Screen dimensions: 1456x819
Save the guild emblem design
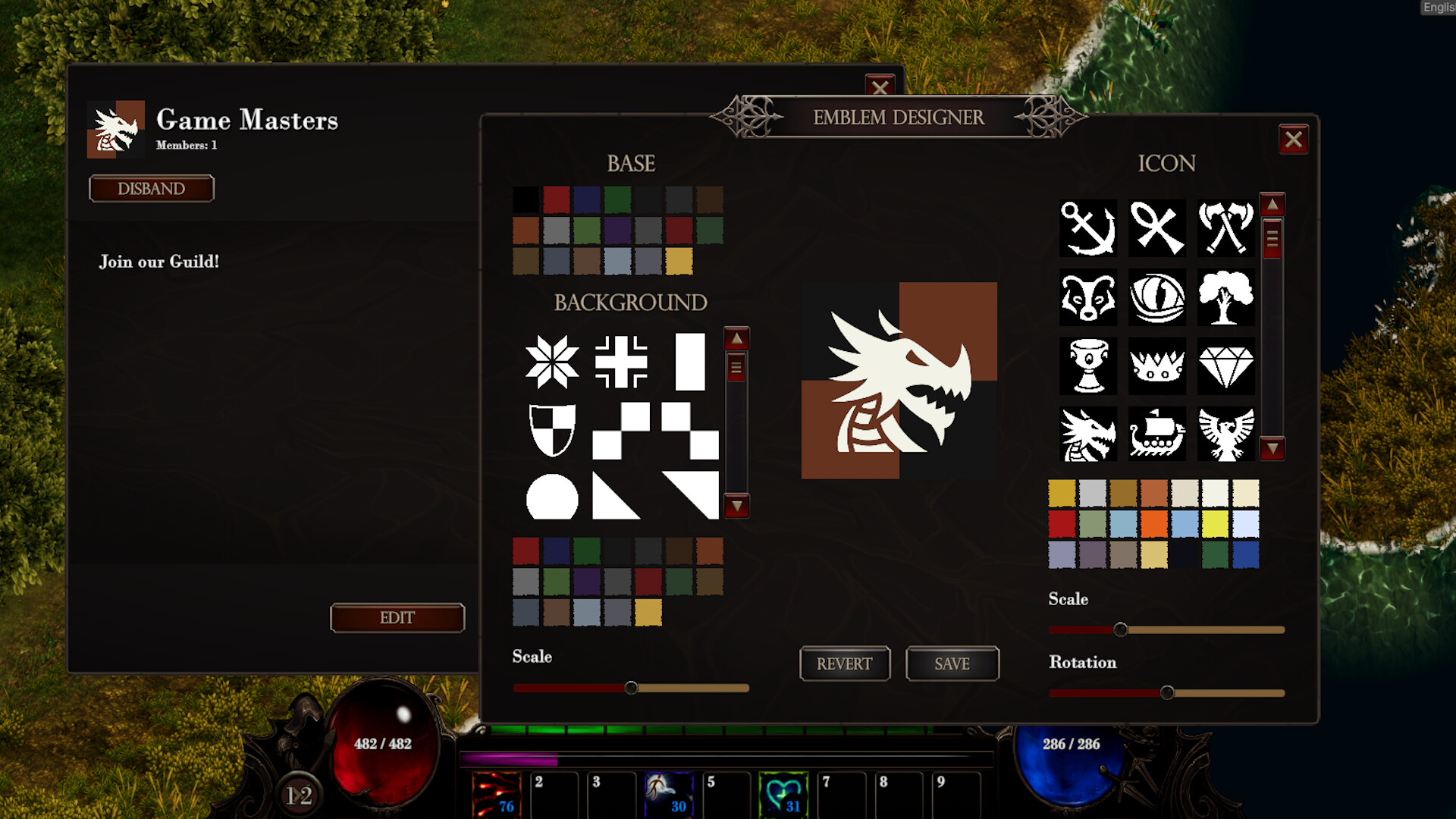point(952,664)
